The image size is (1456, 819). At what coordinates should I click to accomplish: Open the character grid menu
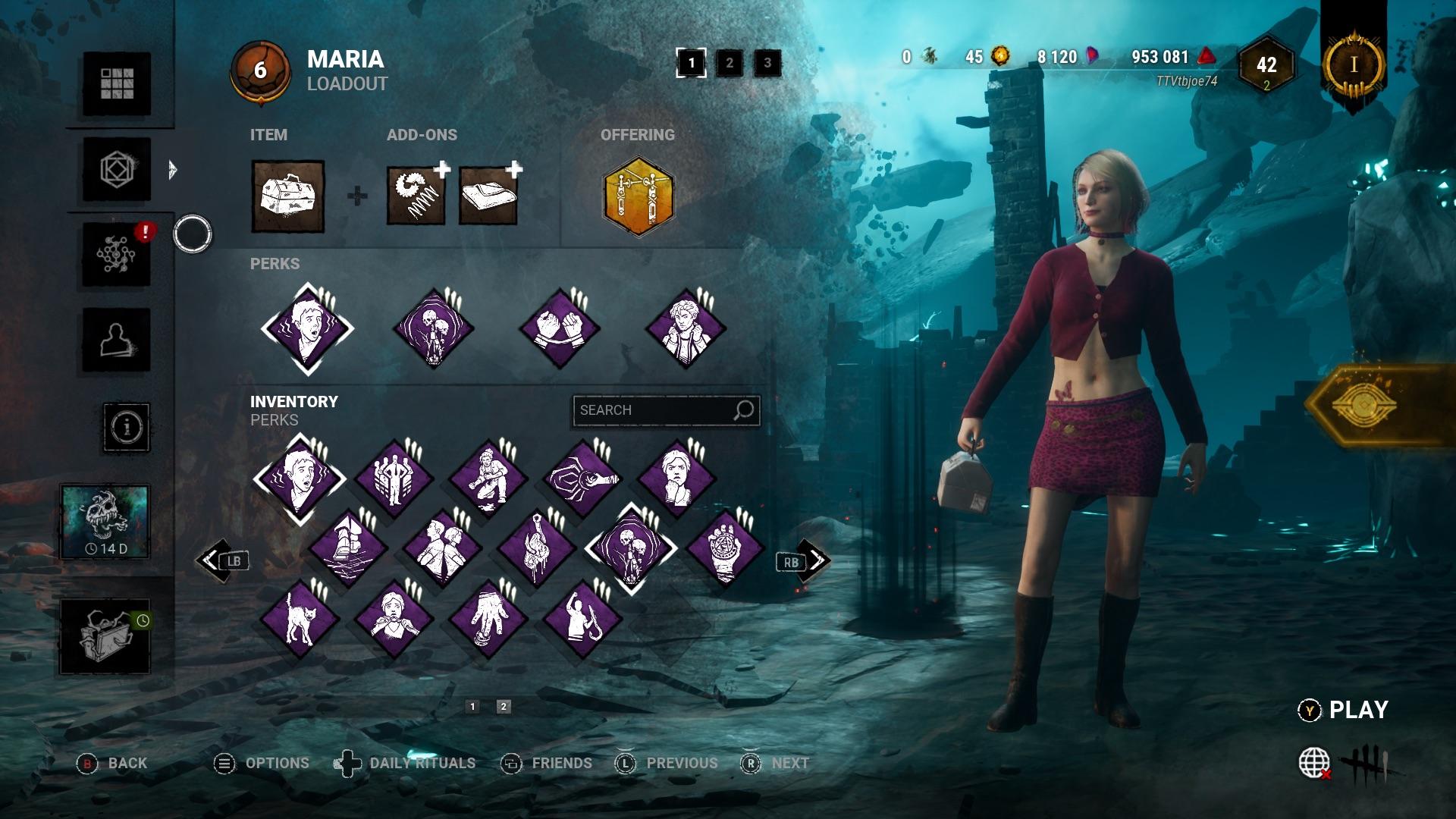click(117, 83)
